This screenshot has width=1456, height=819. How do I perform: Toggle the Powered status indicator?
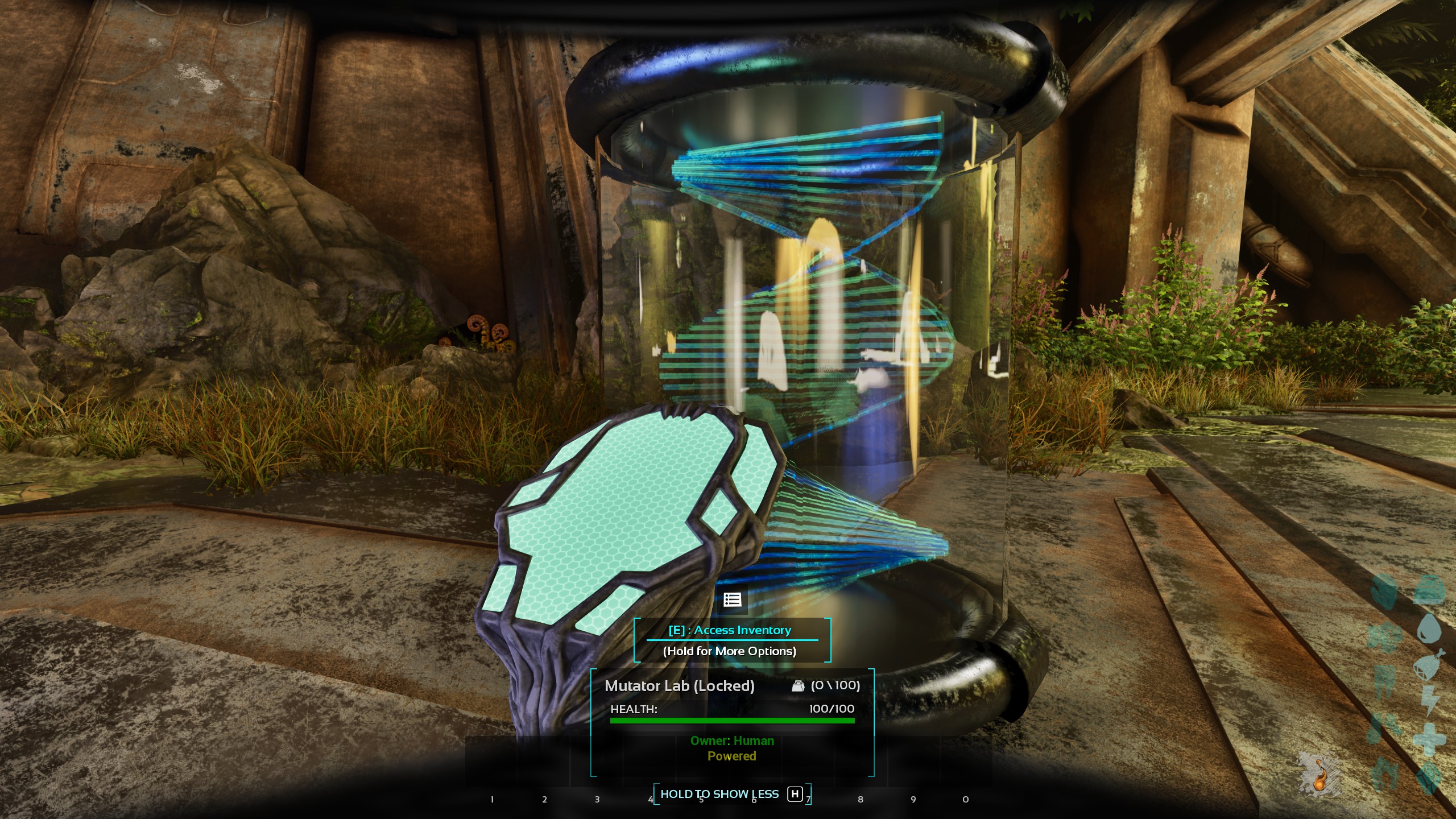731,756
